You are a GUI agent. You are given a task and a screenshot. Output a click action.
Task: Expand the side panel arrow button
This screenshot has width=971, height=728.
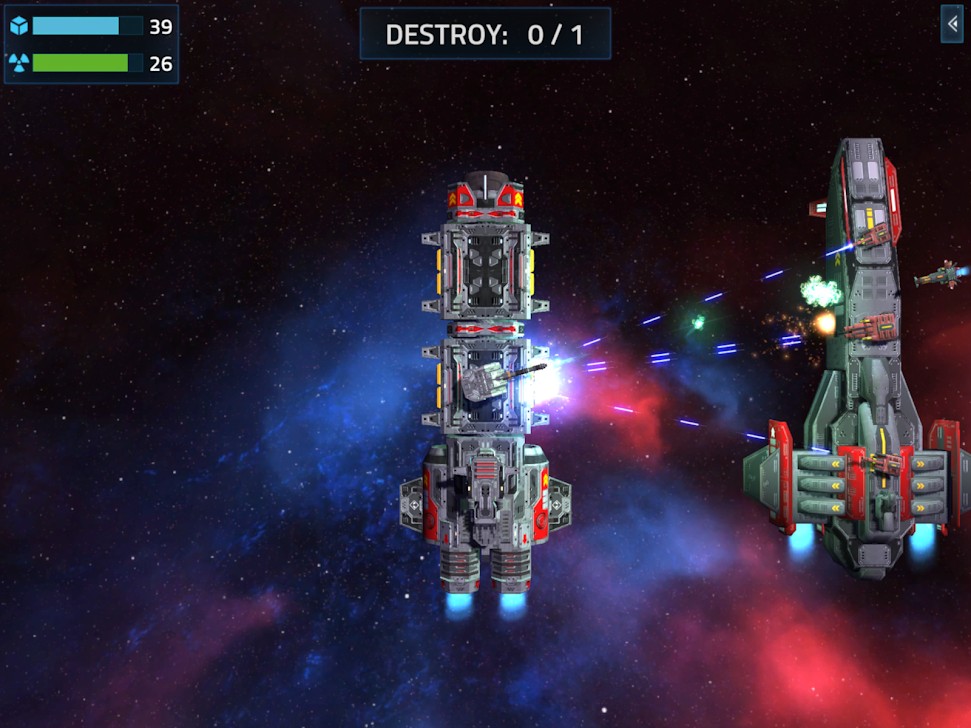coord(951,24)
